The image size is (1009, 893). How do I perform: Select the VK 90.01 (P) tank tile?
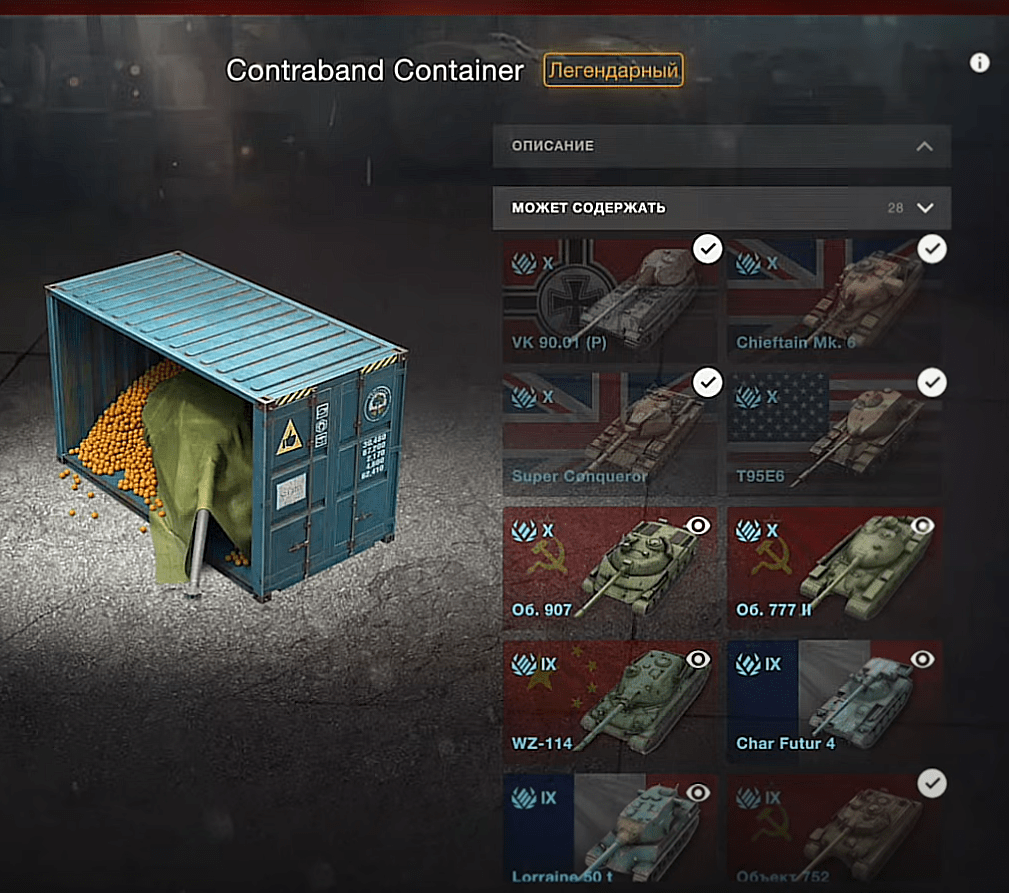click(x=609, y=300)
